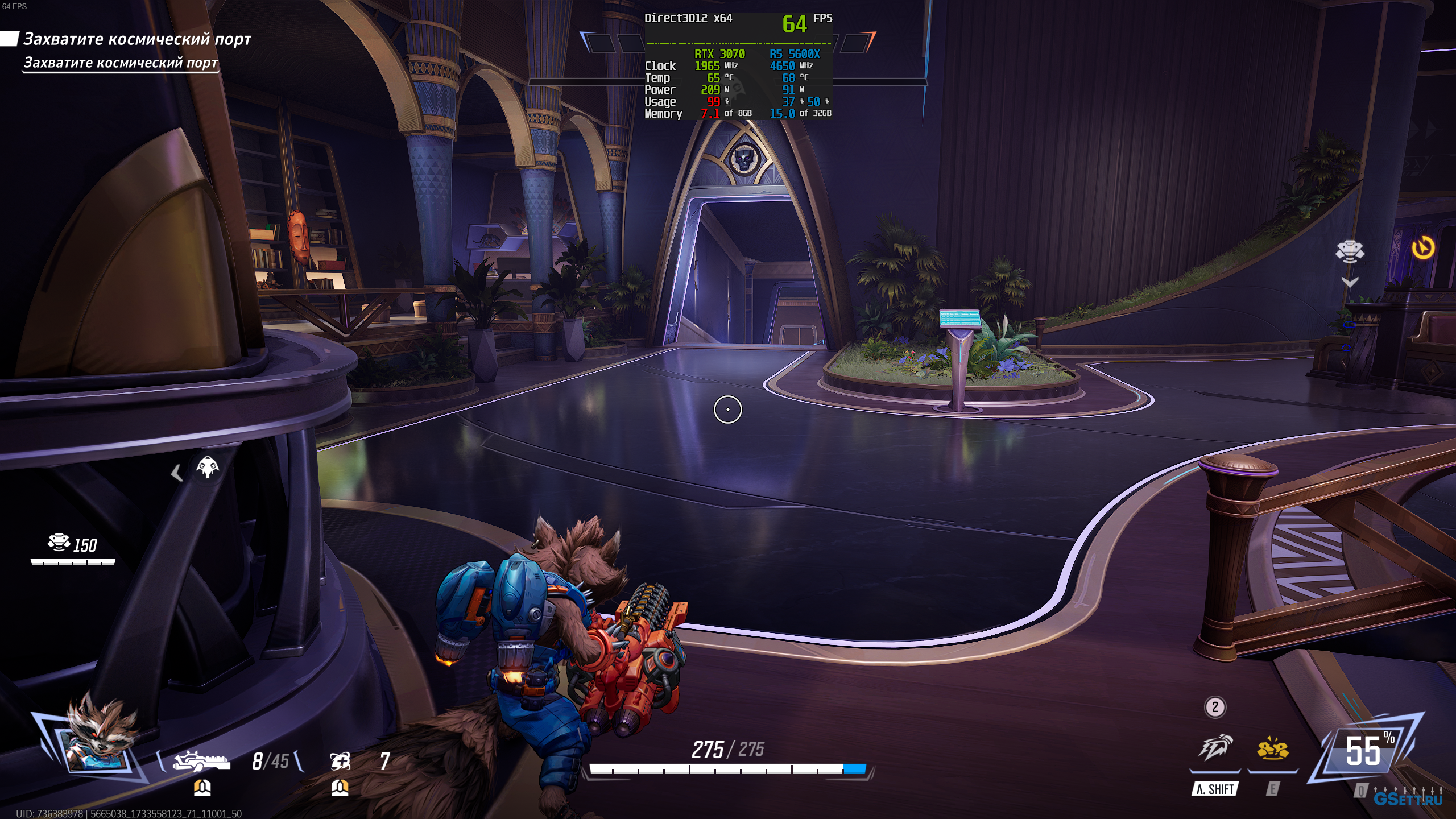The image size is (1456, 819).
Task: Activate the Jetpack Dash ability icon
Action: point(1215,748)
